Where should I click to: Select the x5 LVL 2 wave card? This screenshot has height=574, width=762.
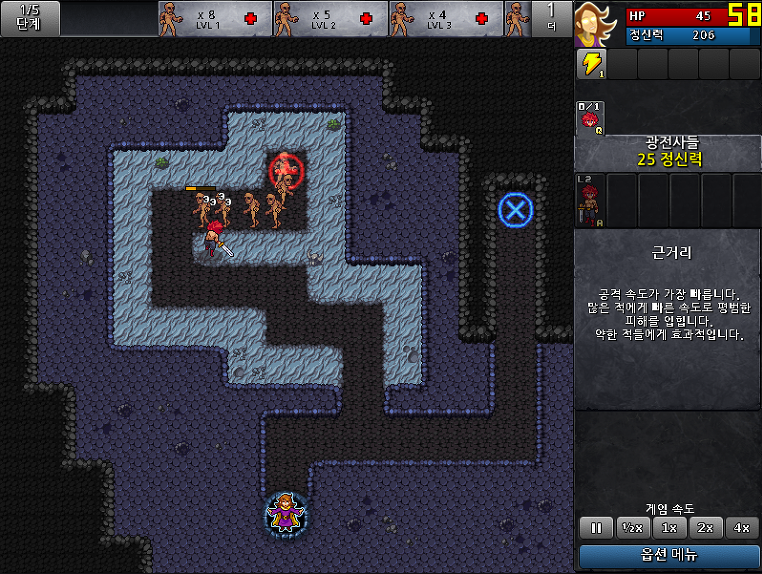[x=331, y=18]
